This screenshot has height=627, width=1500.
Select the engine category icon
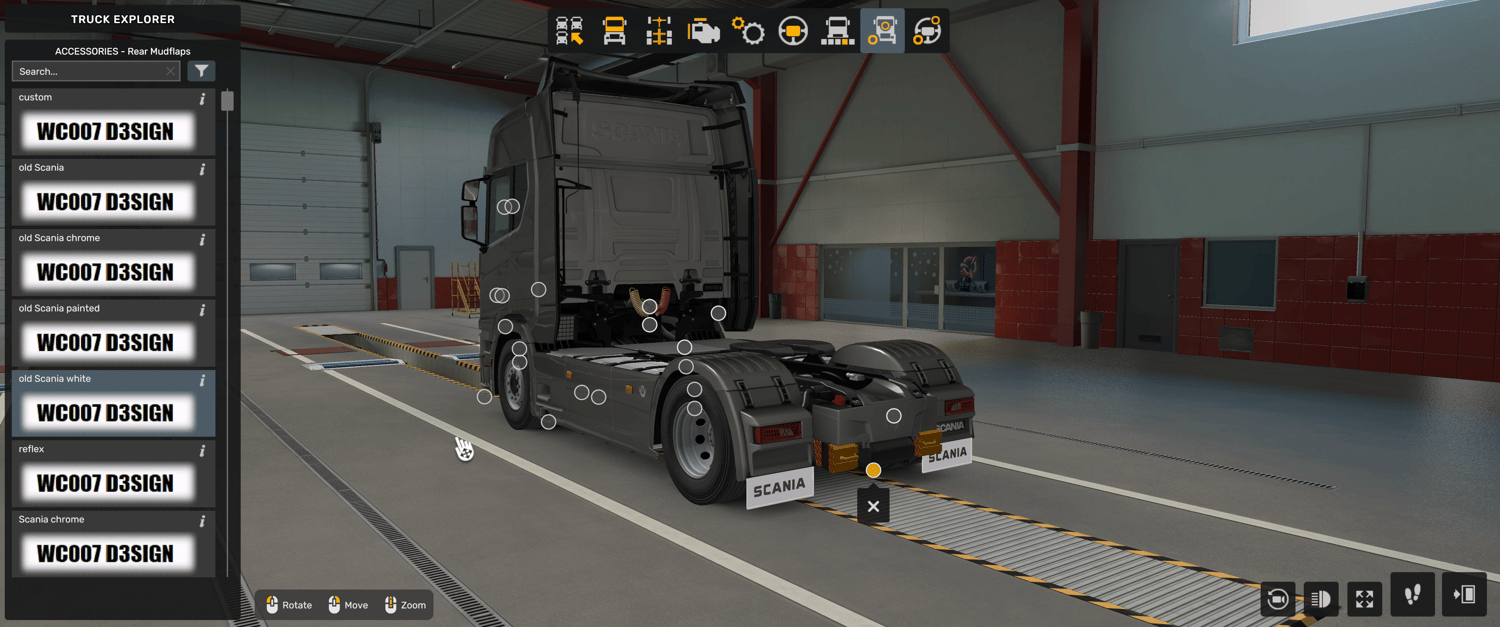pos(704,31)
